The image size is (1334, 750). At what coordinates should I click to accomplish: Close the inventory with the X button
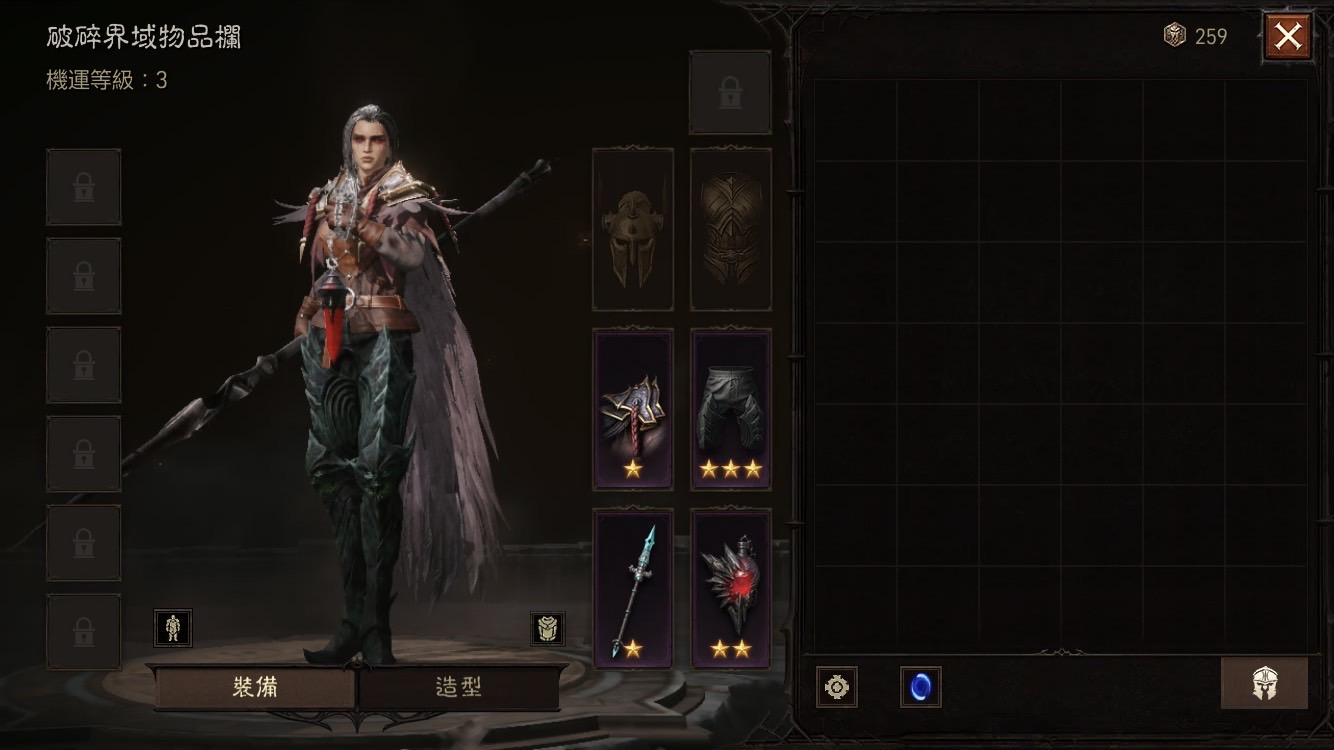tap(1287, 37)
